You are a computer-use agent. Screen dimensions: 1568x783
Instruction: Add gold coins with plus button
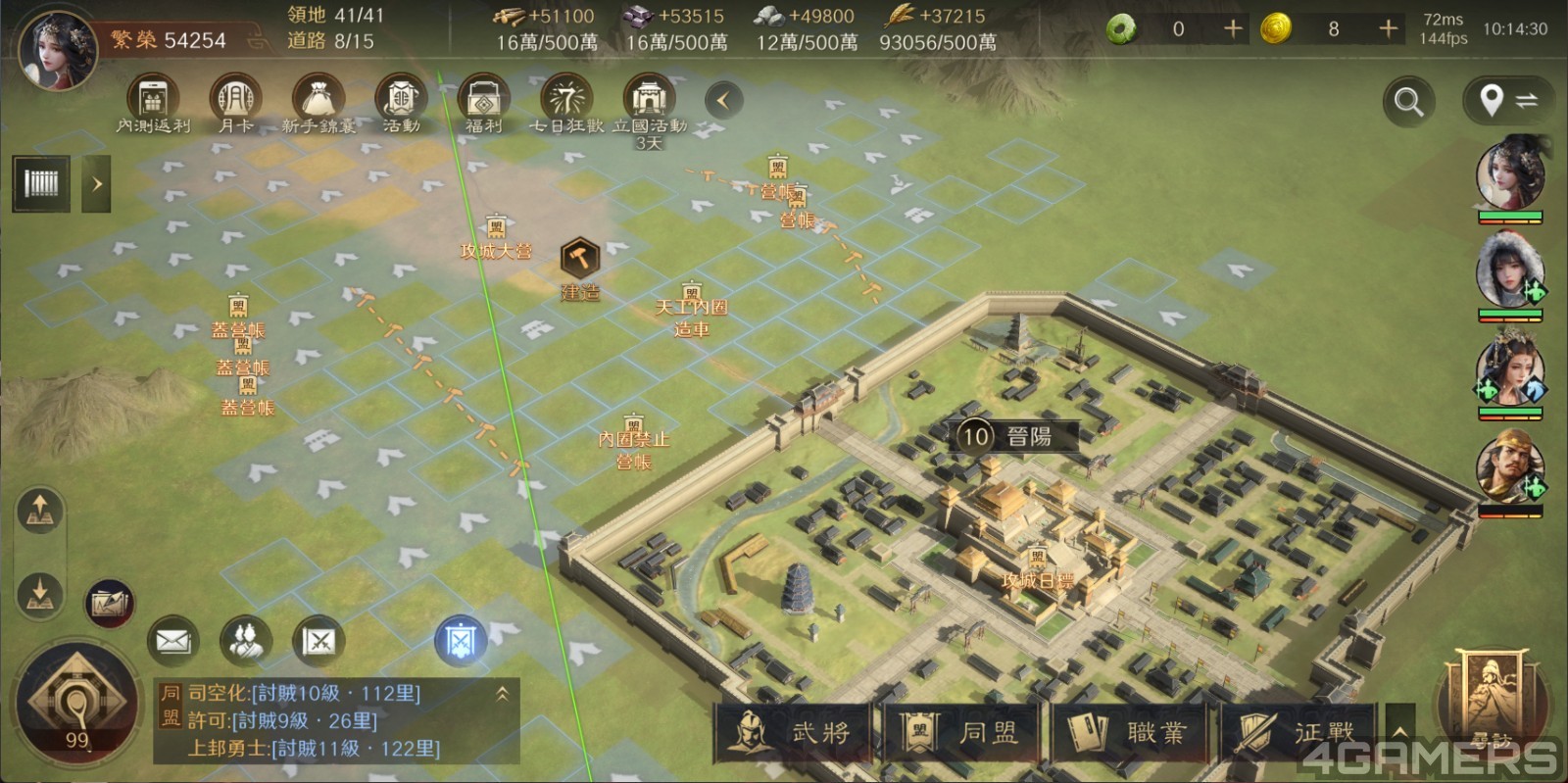coord(1388,29)
